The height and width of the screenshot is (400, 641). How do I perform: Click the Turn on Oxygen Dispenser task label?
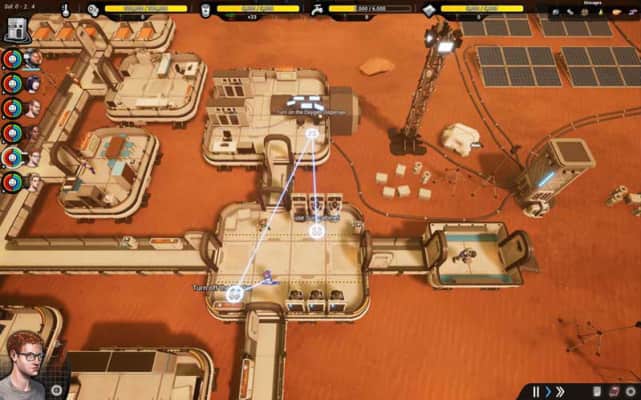[310, 112]
